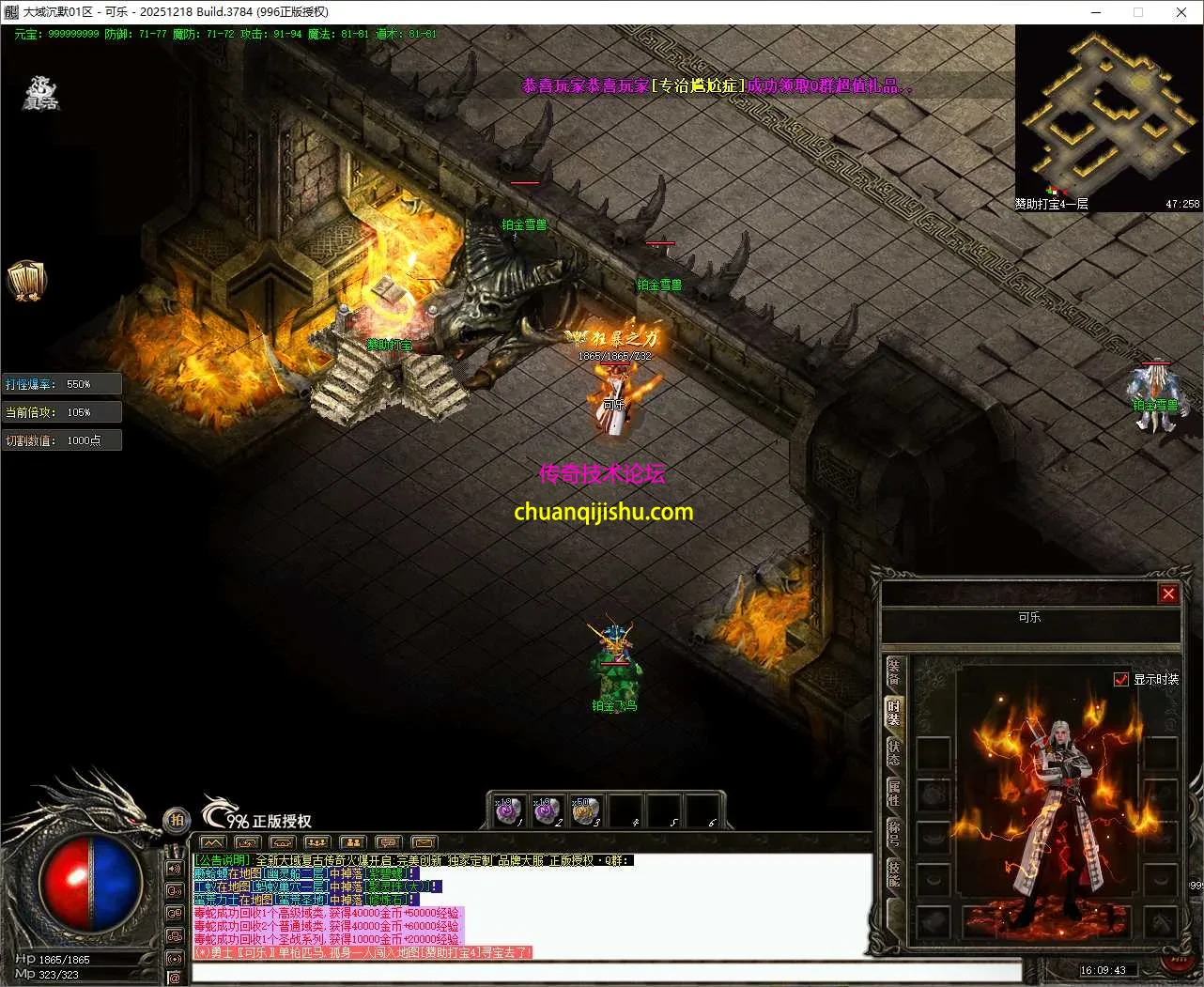
Task: Open the 状态 status tab
Action: pos(894,751)
